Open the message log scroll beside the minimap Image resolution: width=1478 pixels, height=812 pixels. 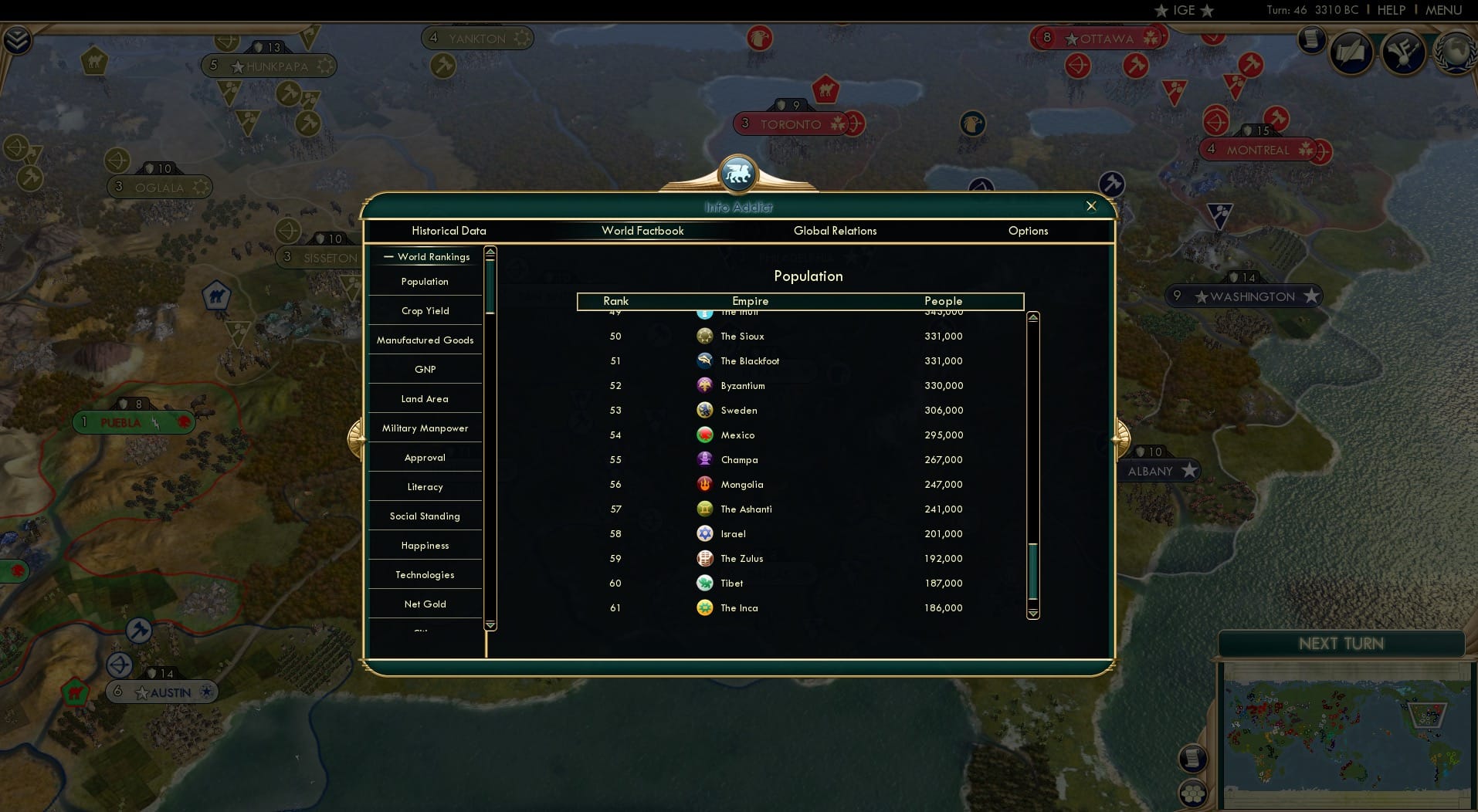[1193, 757]
